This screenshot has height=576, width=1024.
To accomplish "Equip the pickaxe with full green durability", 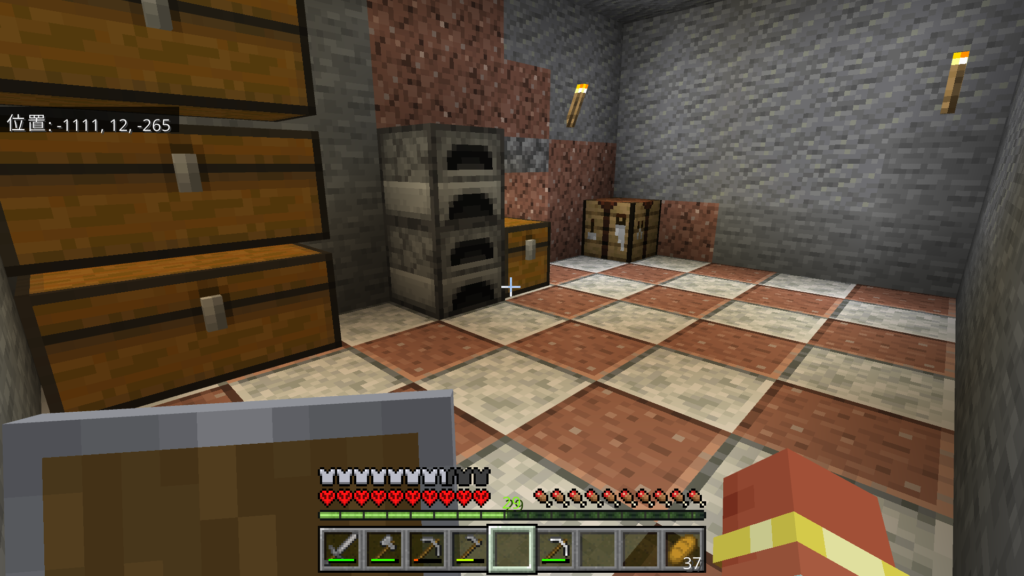I will point(555,548).
